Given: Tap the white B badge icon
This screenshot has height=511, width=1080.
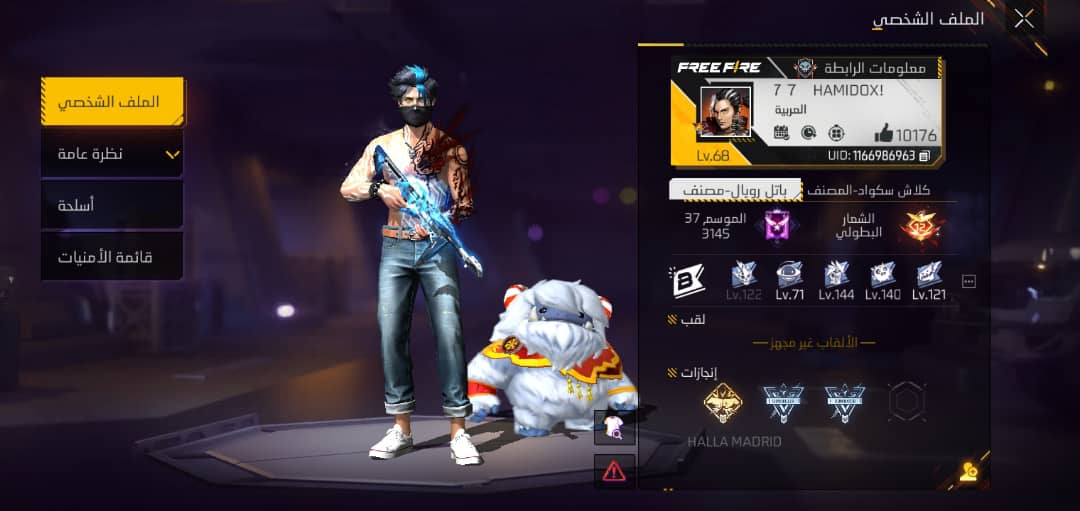Looking at the screenshot, I should 687,281.
